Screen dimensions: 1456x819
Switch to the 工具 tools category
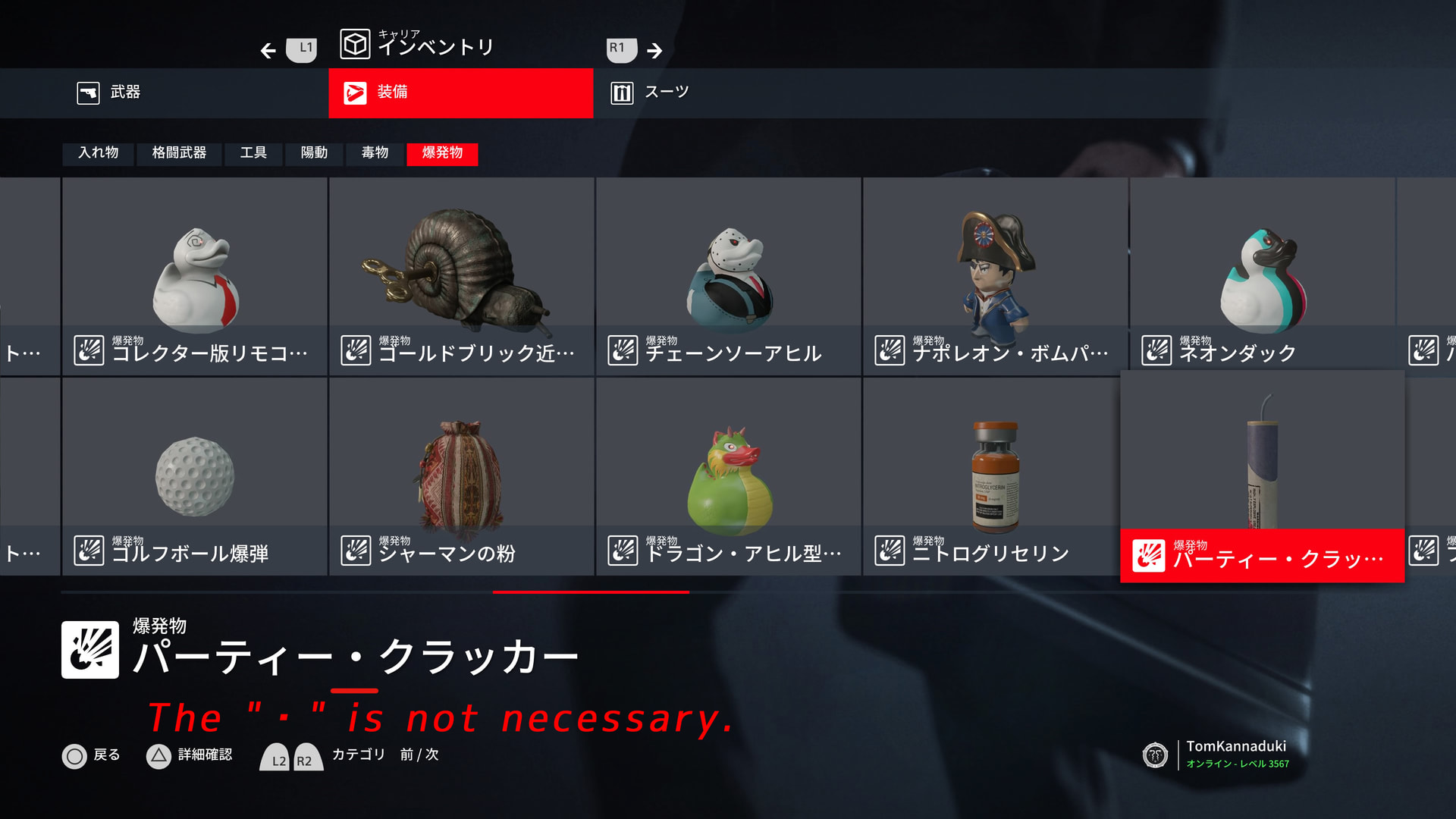point(253,153)
